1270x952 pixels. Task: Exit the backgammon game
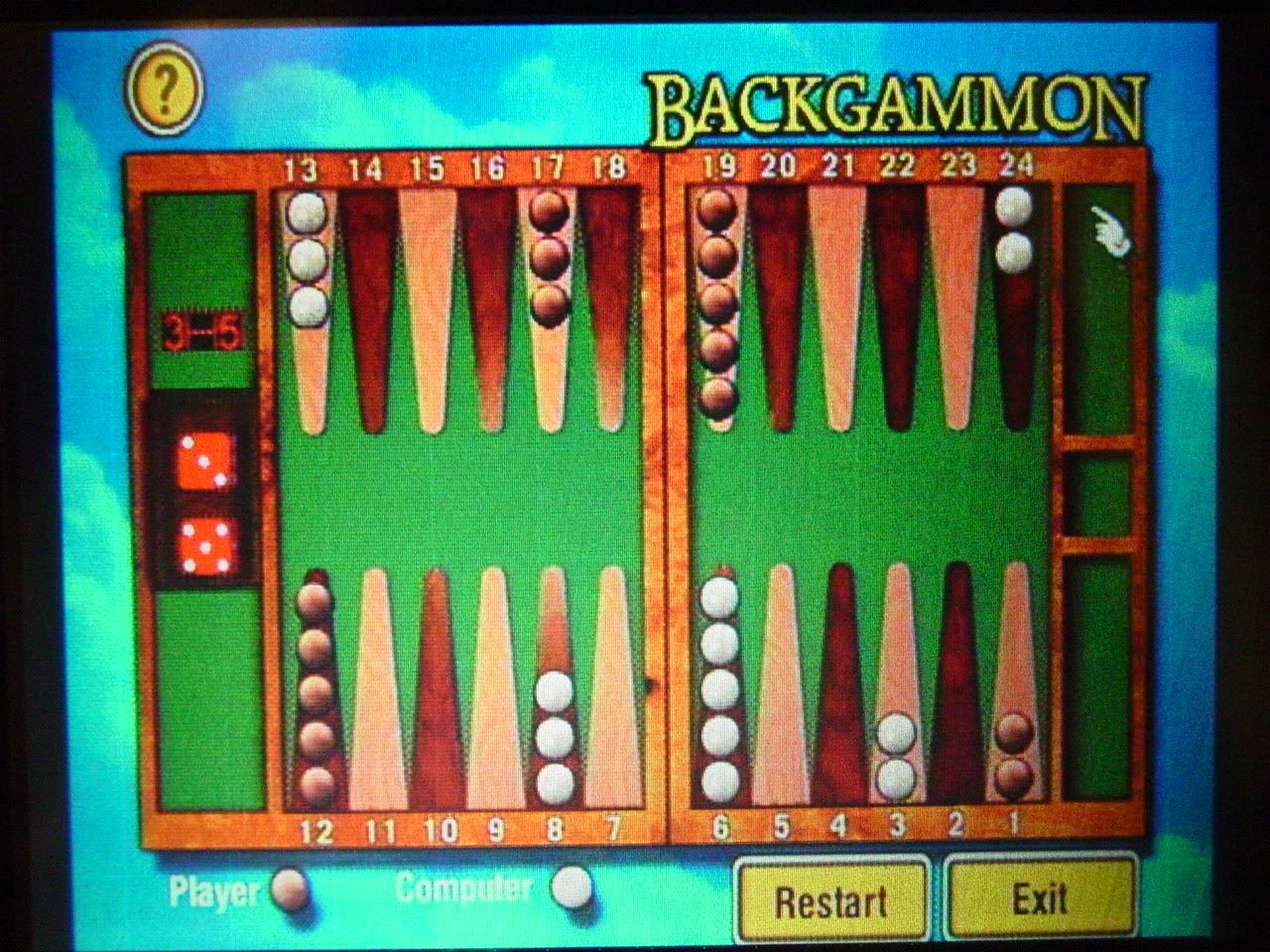point(1039,898)
